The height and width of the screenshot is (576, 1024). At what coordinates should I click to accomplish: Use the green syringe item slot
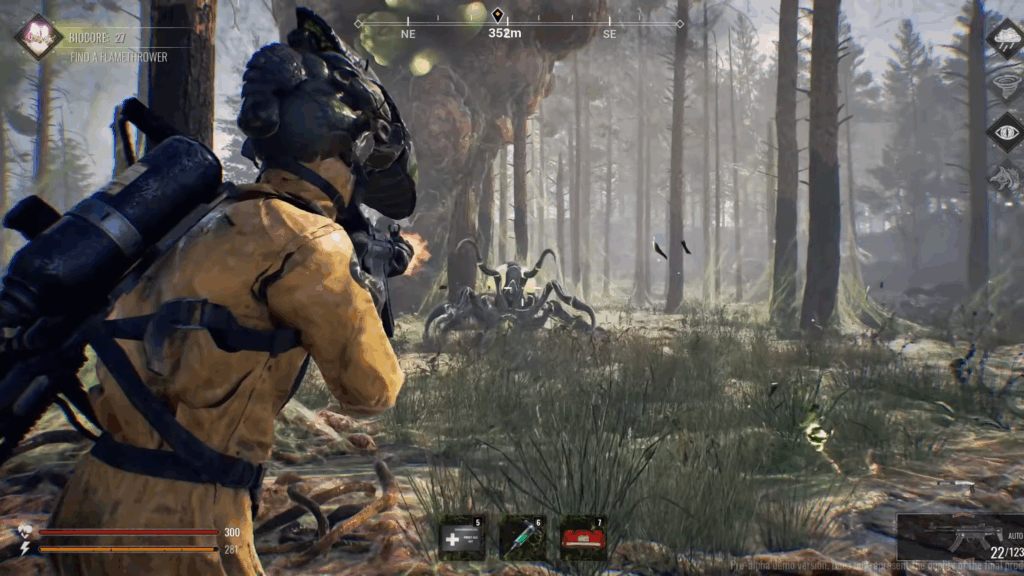(522, 538)
